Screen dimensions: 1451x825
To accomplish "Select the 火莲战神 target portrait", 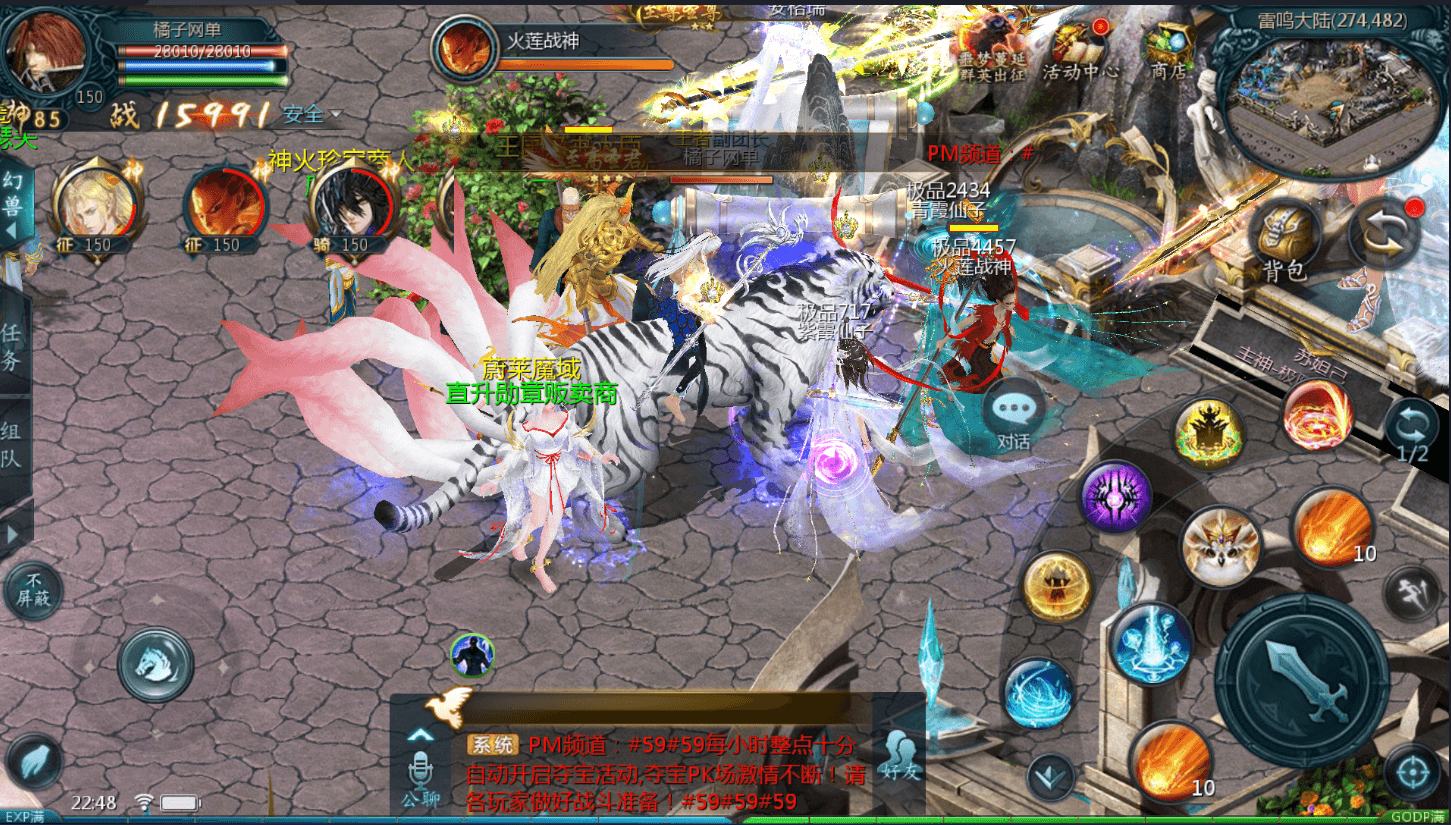I will (464, 49).
